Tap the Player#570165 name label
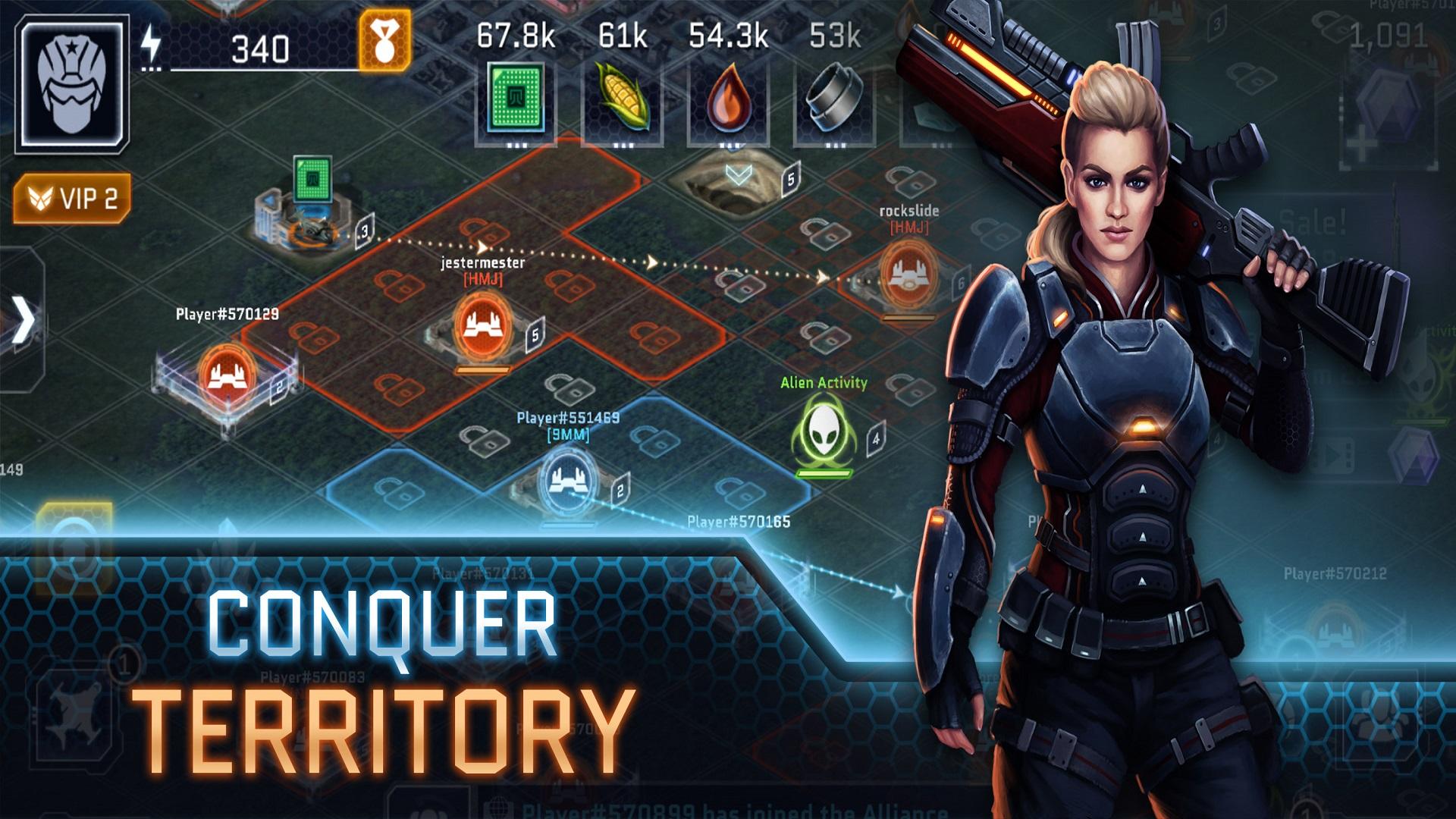Viewport: 1456px width, 819px height. [x=738, y=521]
